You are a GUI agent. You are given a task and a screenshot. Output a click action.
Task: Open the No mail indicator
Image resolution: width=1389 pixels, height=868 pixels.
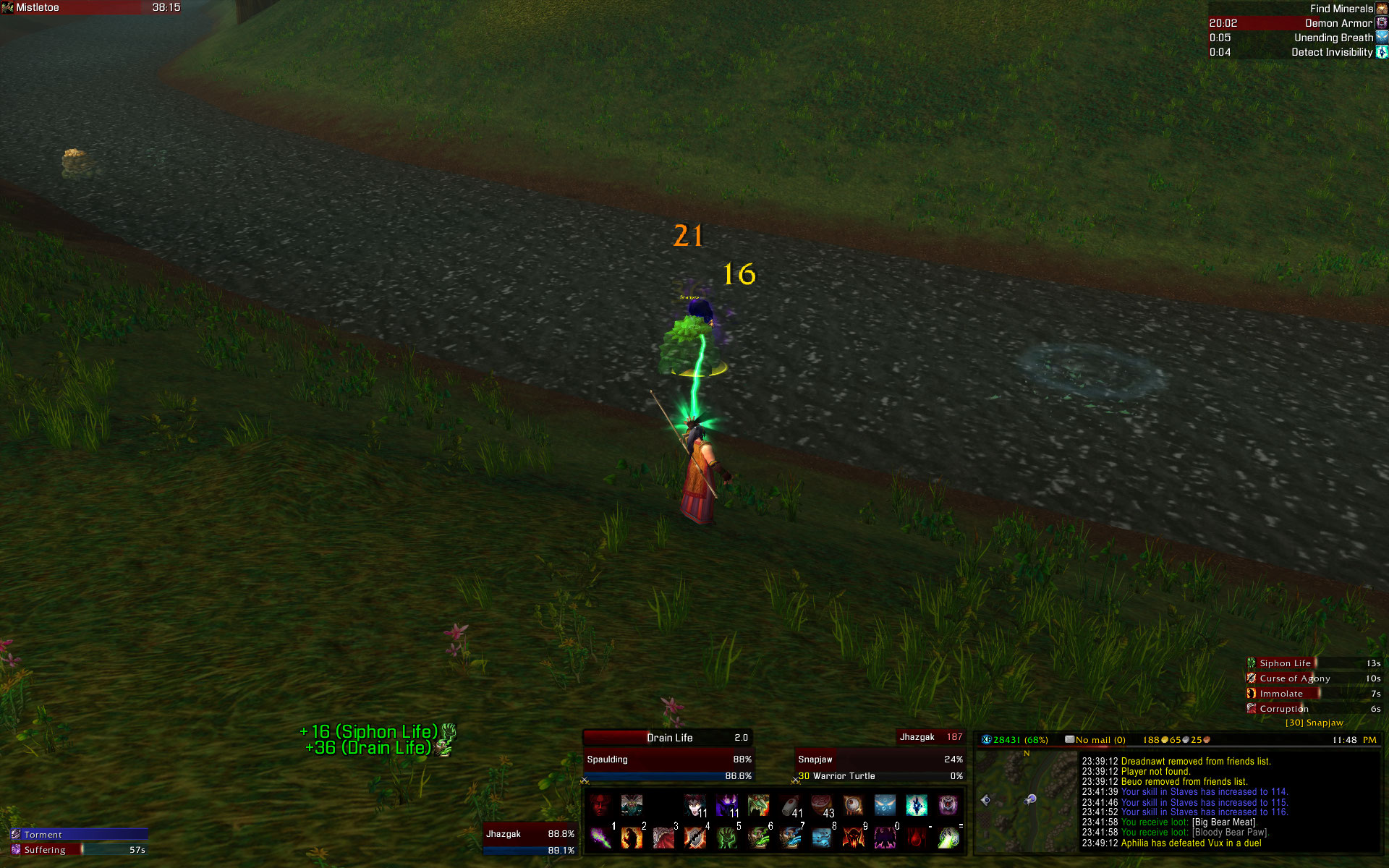tap(1095, 740)
